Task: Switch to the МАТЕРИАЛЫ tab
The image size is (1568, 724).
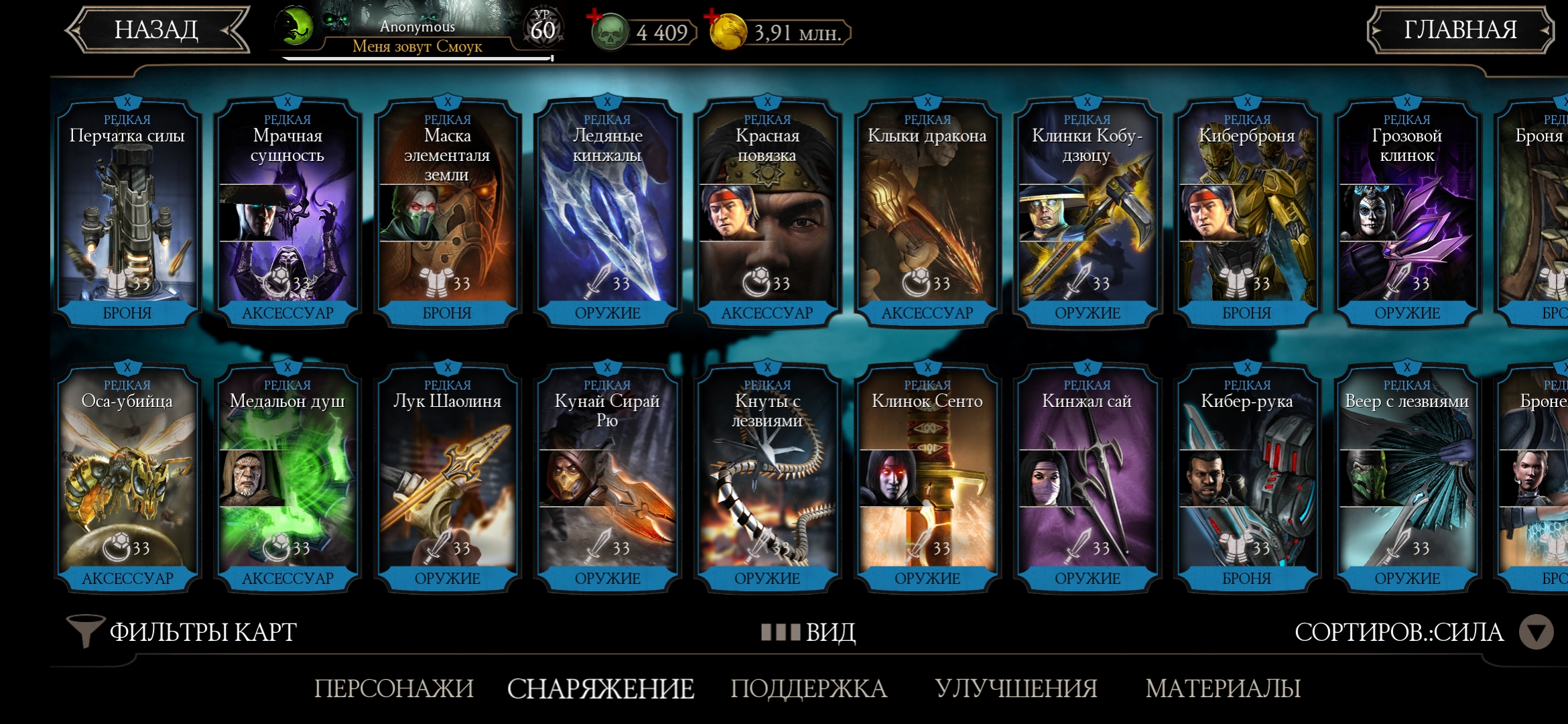Action: (x=1223, y=688)
